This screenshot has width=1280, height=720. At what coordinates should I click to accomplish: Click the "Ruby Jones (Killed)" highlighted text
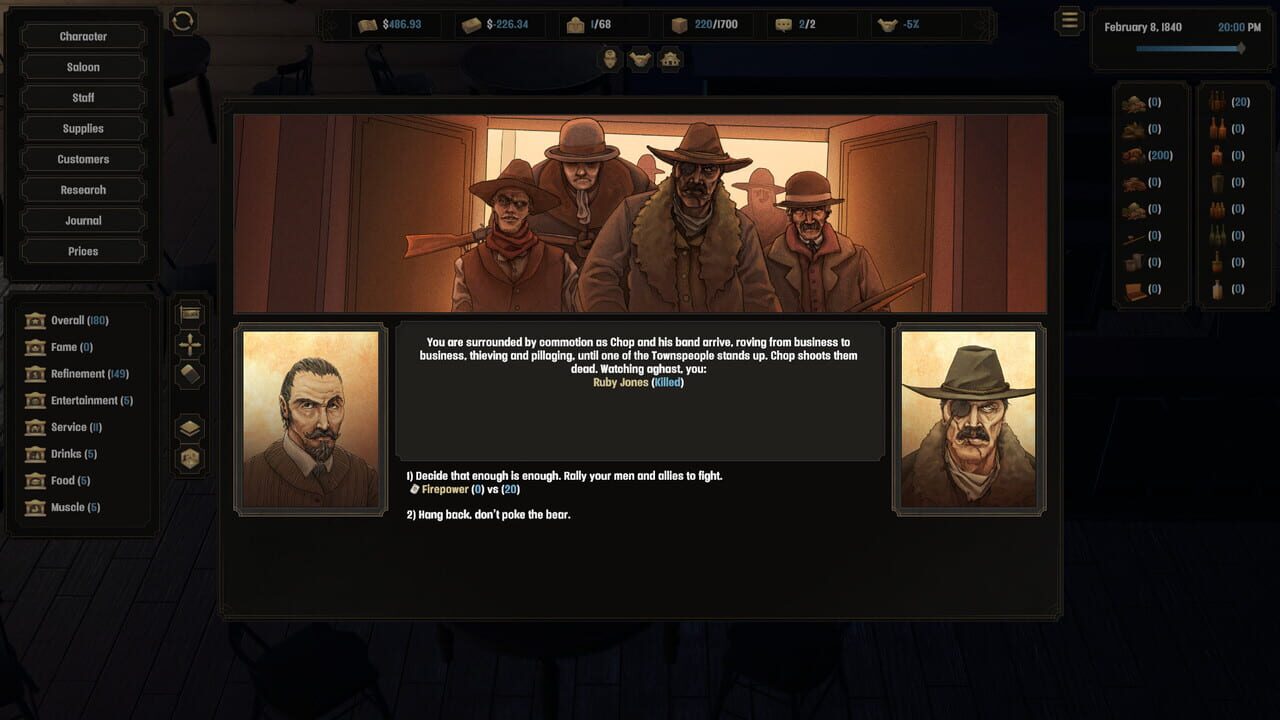click(639, 382)
